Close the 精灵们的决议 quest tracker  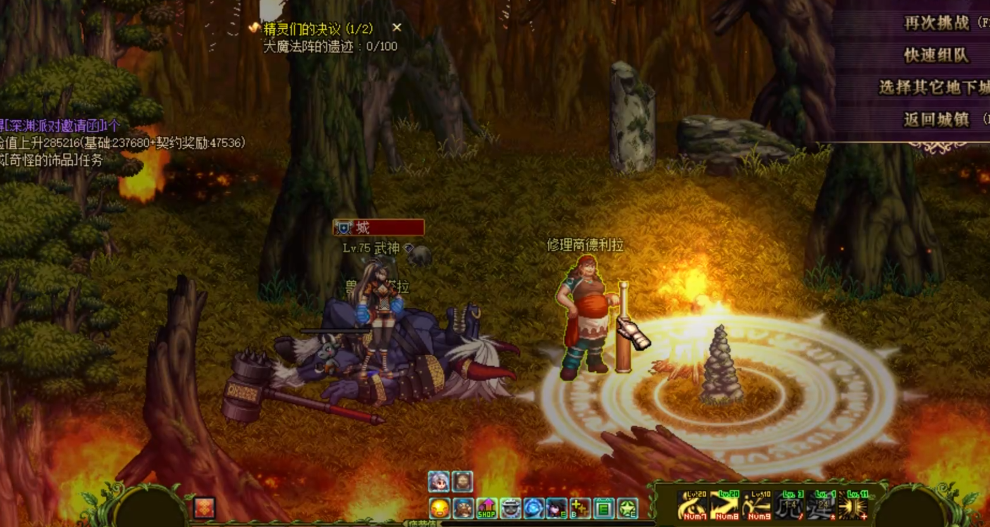(397, 28)
